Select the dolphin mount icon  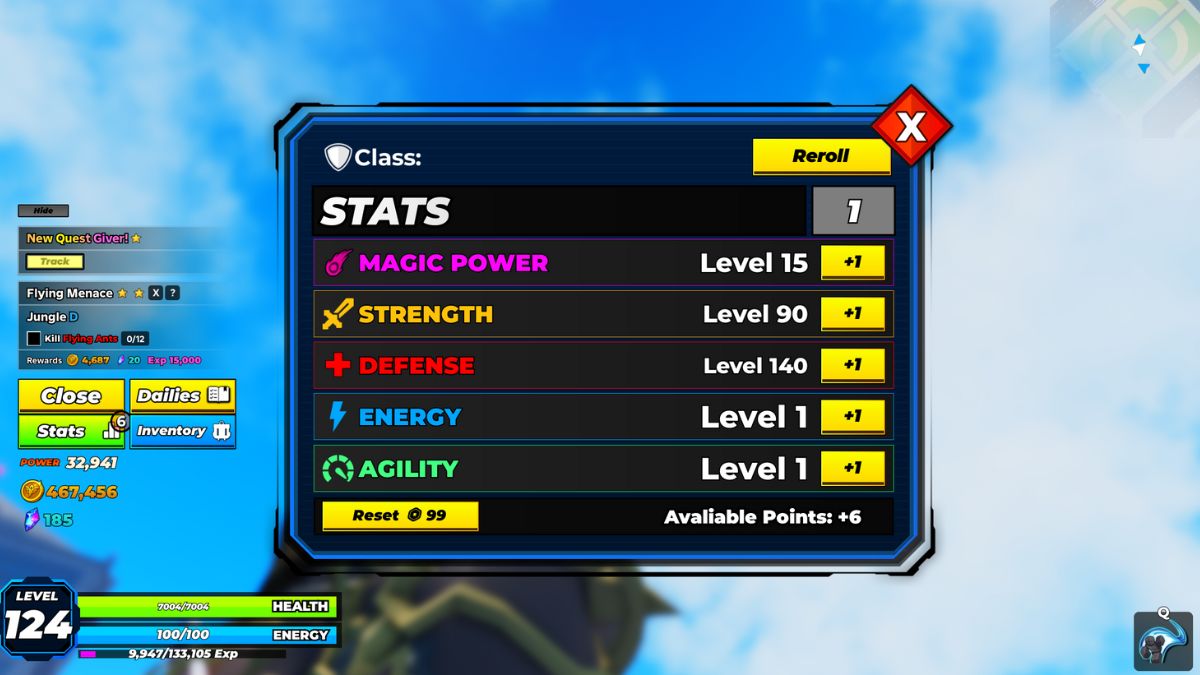coord(1163,640)
